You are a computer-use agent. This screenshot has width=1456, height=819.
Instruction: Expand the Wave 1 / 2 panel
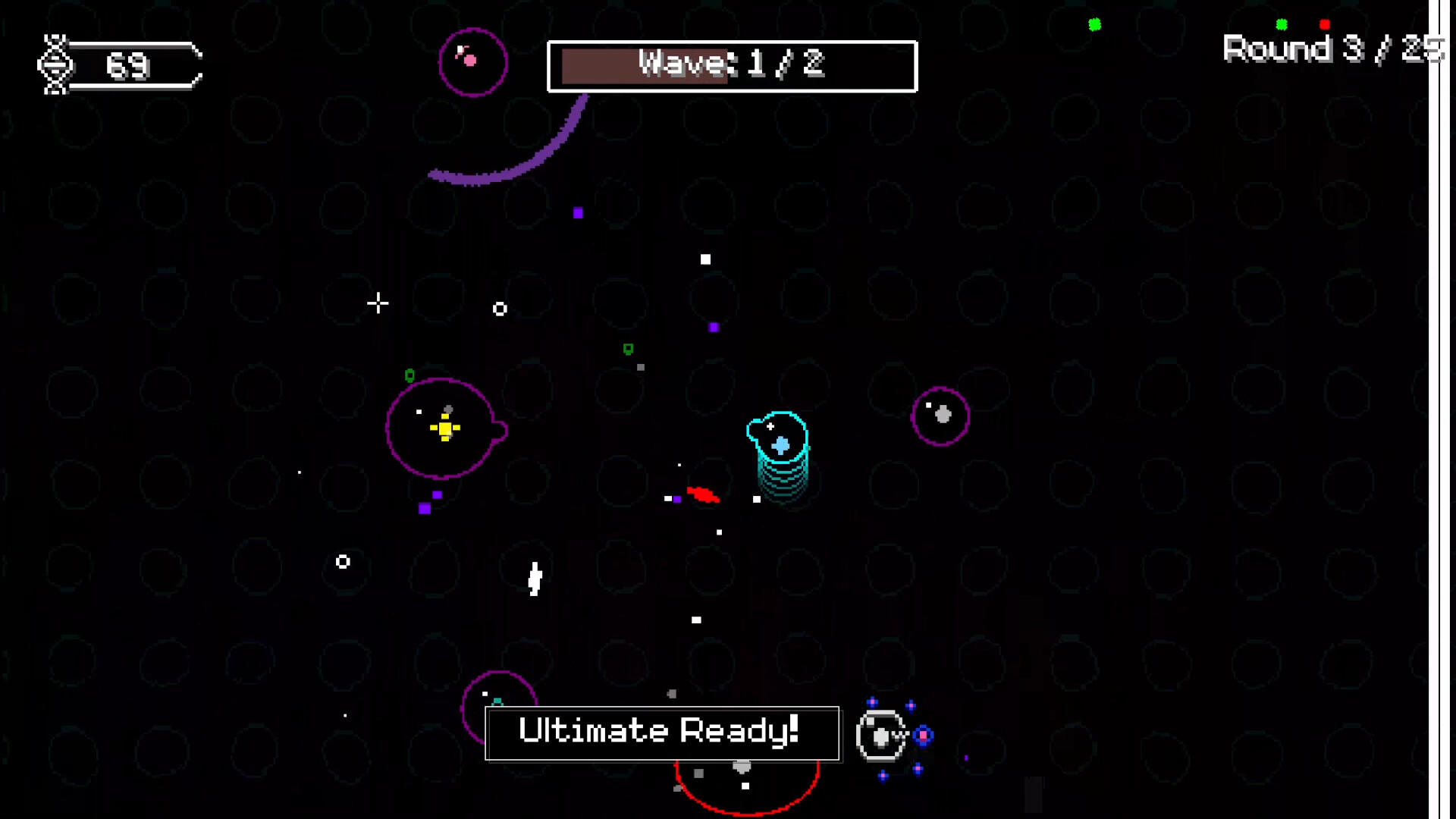pos(731,65)
